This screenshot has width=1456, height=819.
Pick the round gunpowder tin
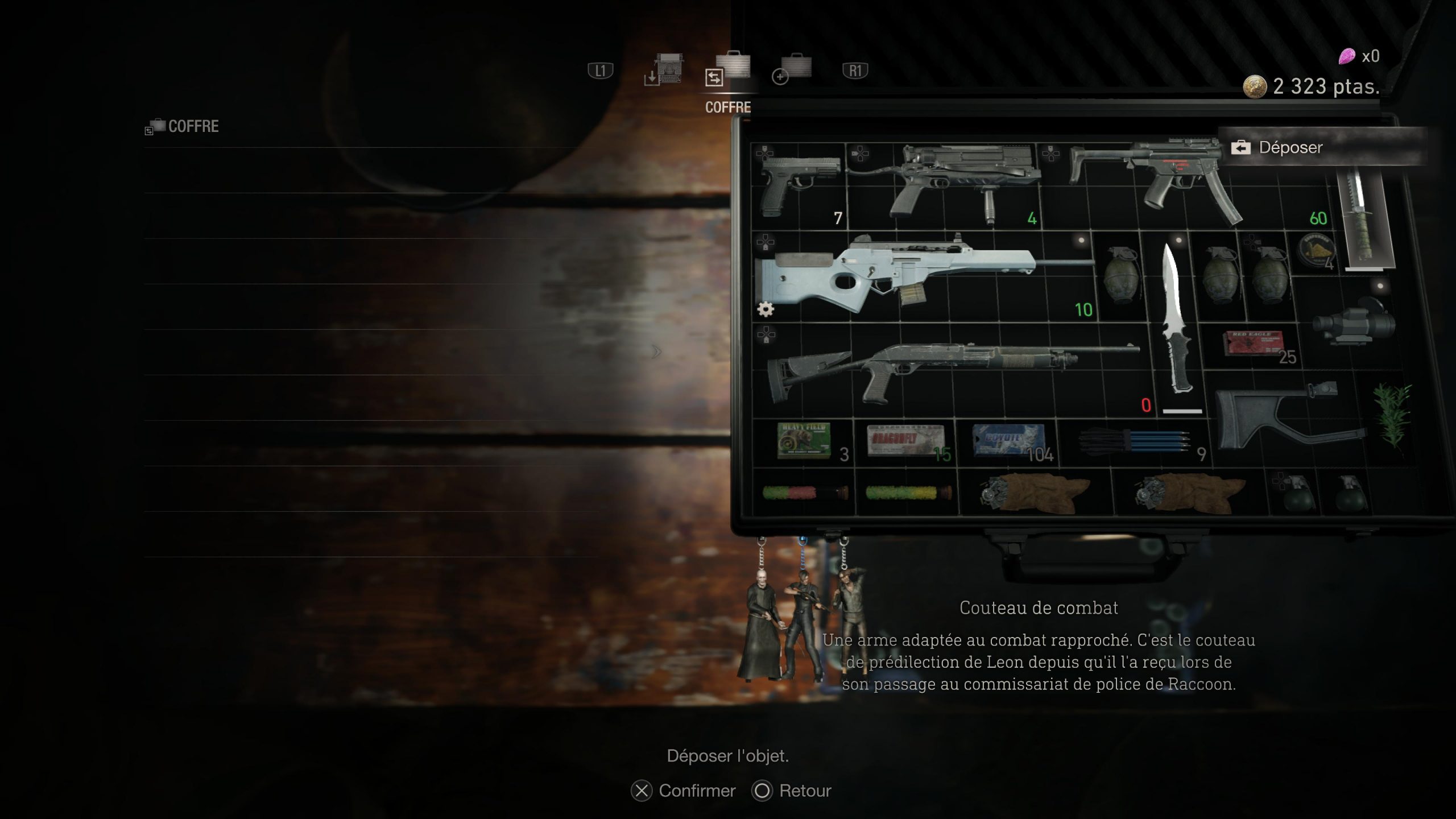[1316, 250]
